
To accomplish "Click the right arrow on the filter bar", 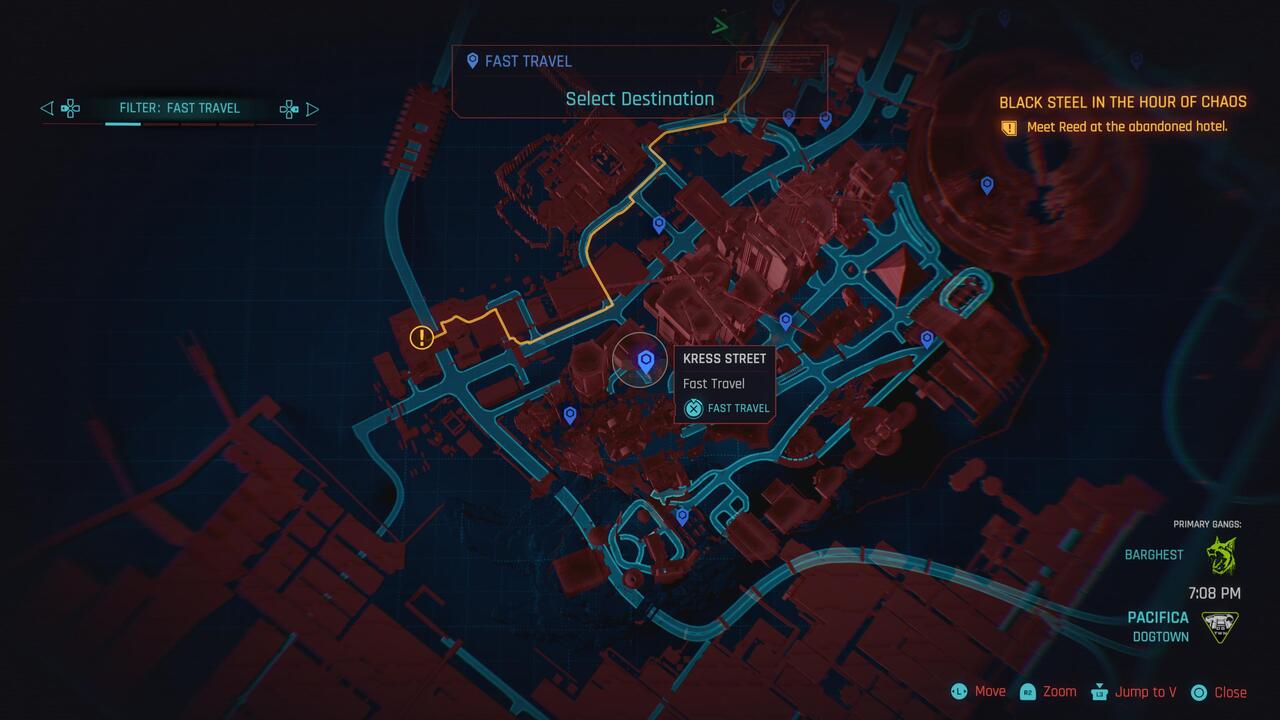I will click(x=313, y=108).
